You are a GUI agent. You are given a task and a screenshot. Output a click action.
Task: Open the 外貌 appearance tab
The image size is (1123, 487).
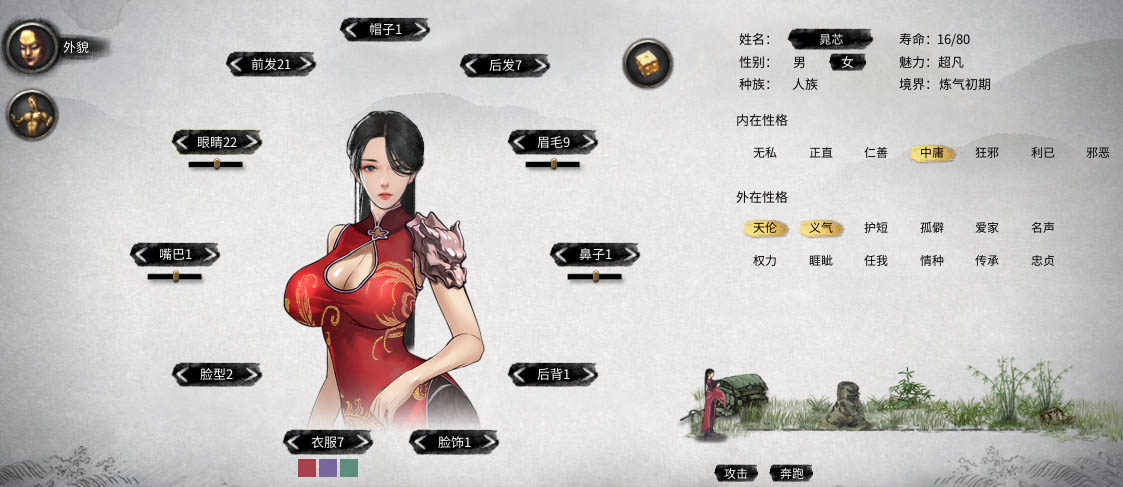(29, 47)
